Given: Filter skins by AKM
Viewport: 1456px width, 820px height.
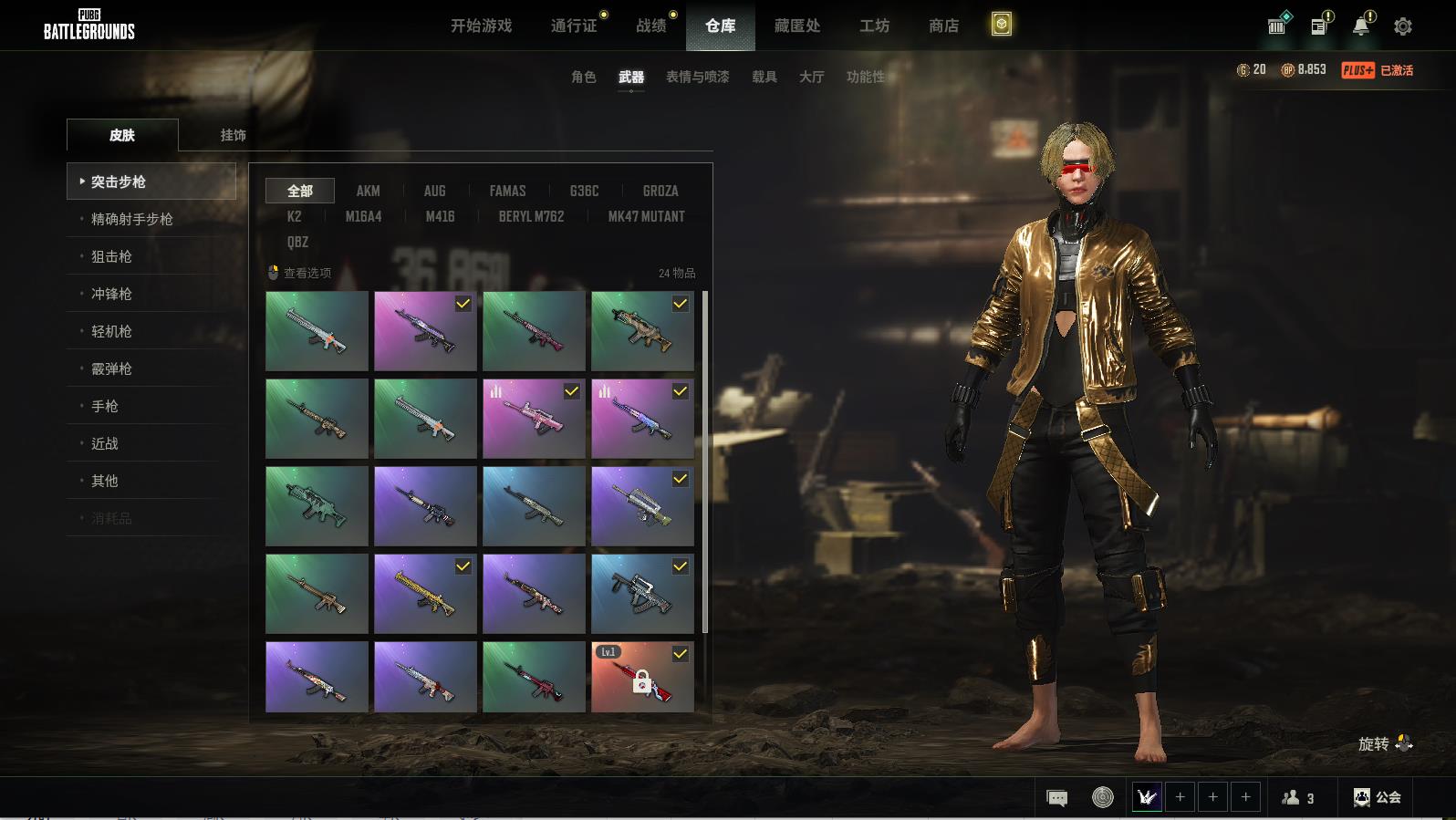Looking at the screenshot, I should [x=368, y=191].
